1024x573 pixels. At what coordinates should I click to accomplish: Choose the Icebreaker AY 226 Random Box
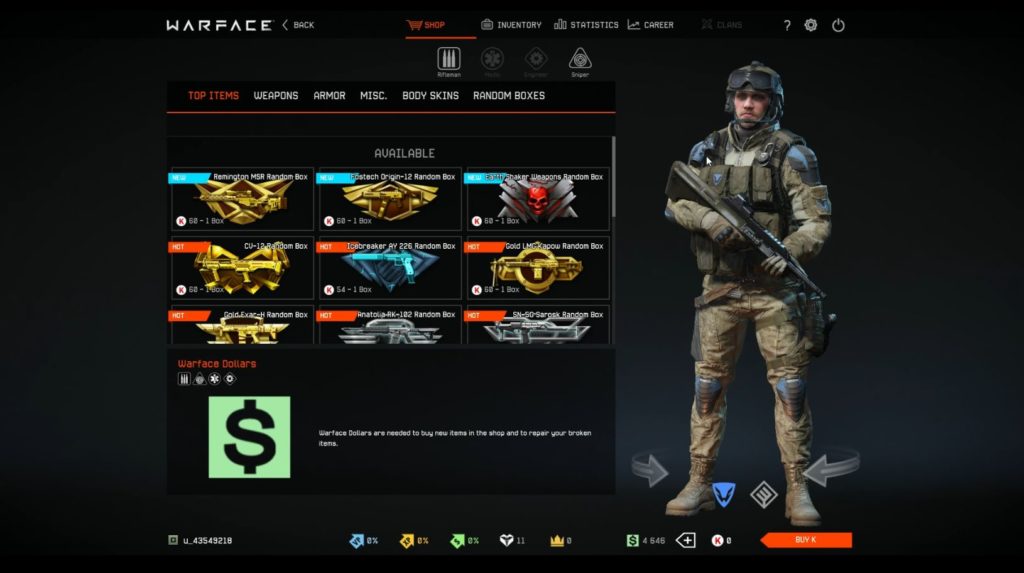(x=389, y=268)
